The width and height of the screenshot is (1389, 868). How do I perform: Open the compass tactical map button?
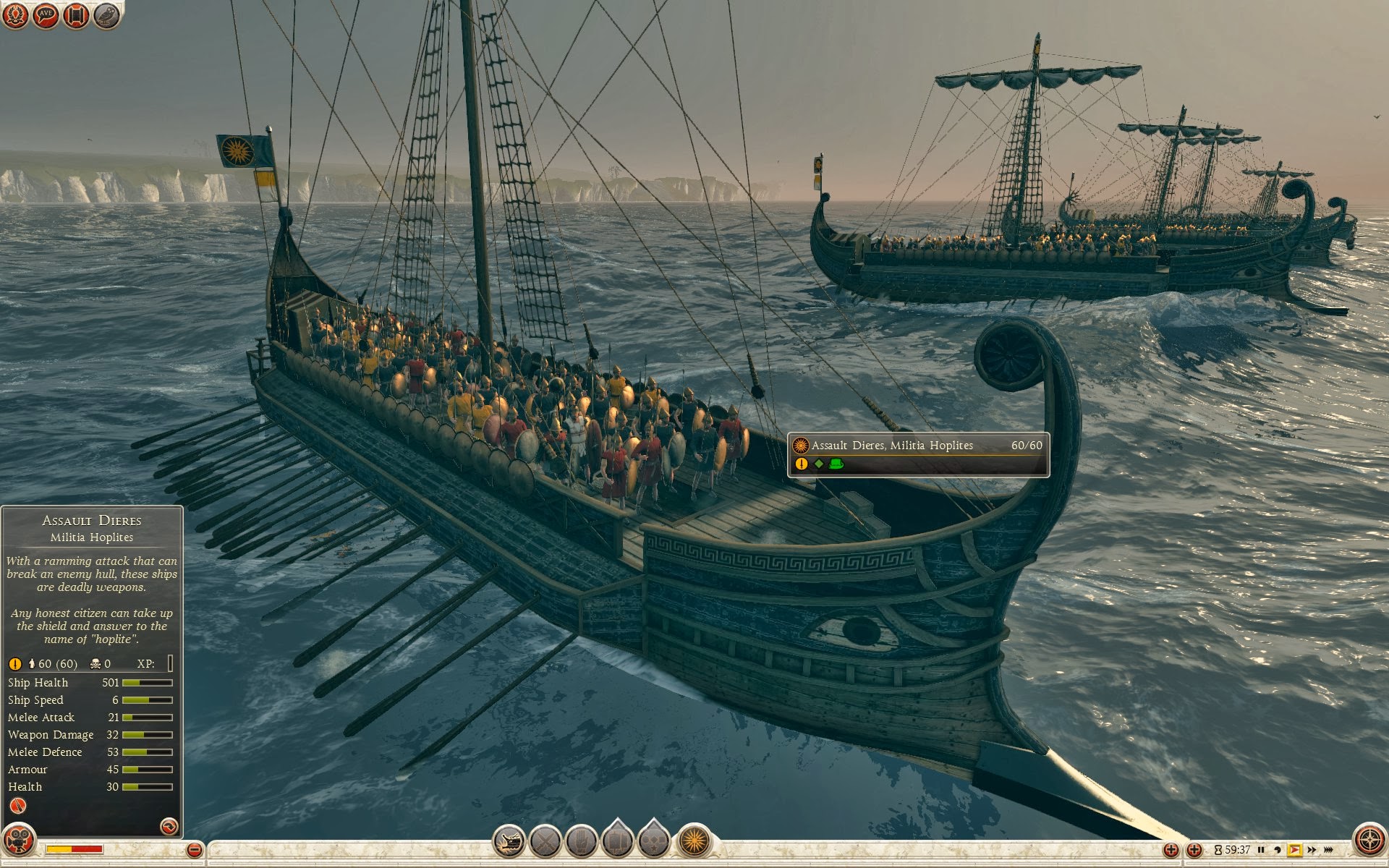click(1369, 841)
